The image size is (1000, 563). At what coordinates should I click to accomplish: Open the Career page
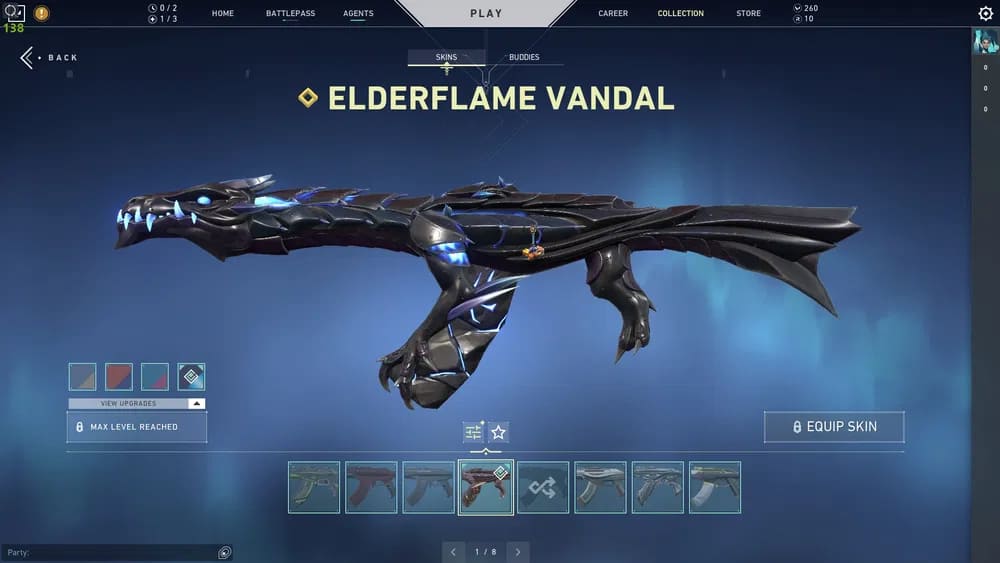613,14
